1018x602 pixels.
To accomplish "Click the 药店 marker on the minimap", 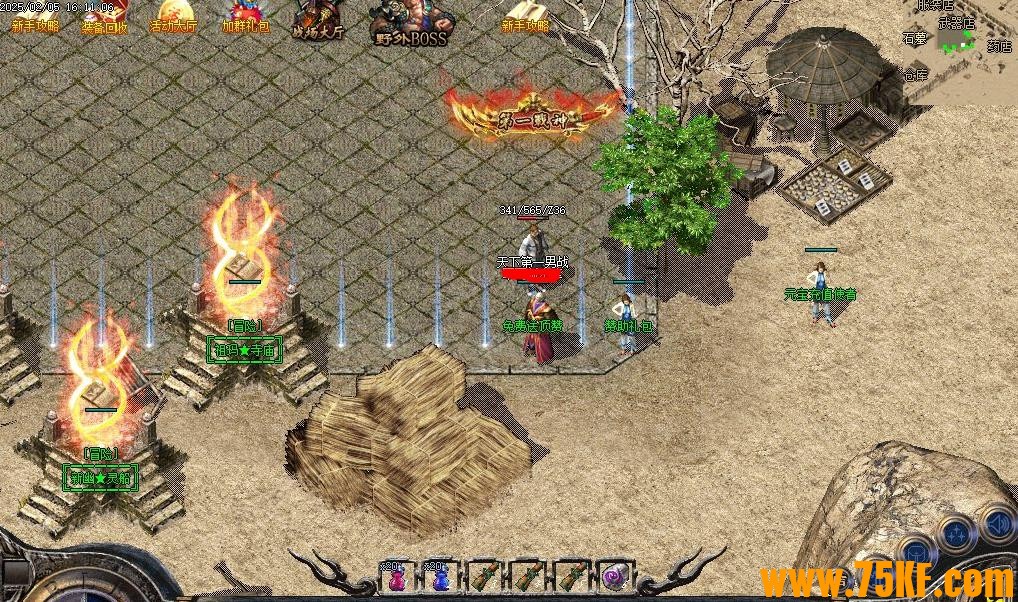I will coord(998,46).
